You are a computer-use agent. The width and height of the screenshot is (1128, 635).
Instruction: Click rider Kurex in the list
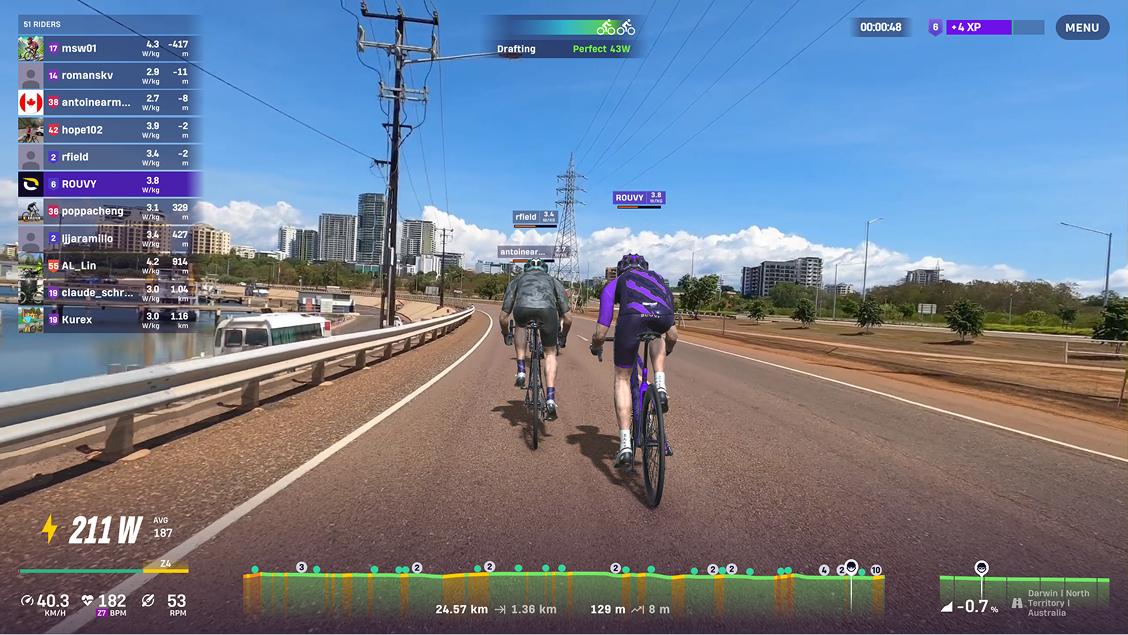coord(109,320)
